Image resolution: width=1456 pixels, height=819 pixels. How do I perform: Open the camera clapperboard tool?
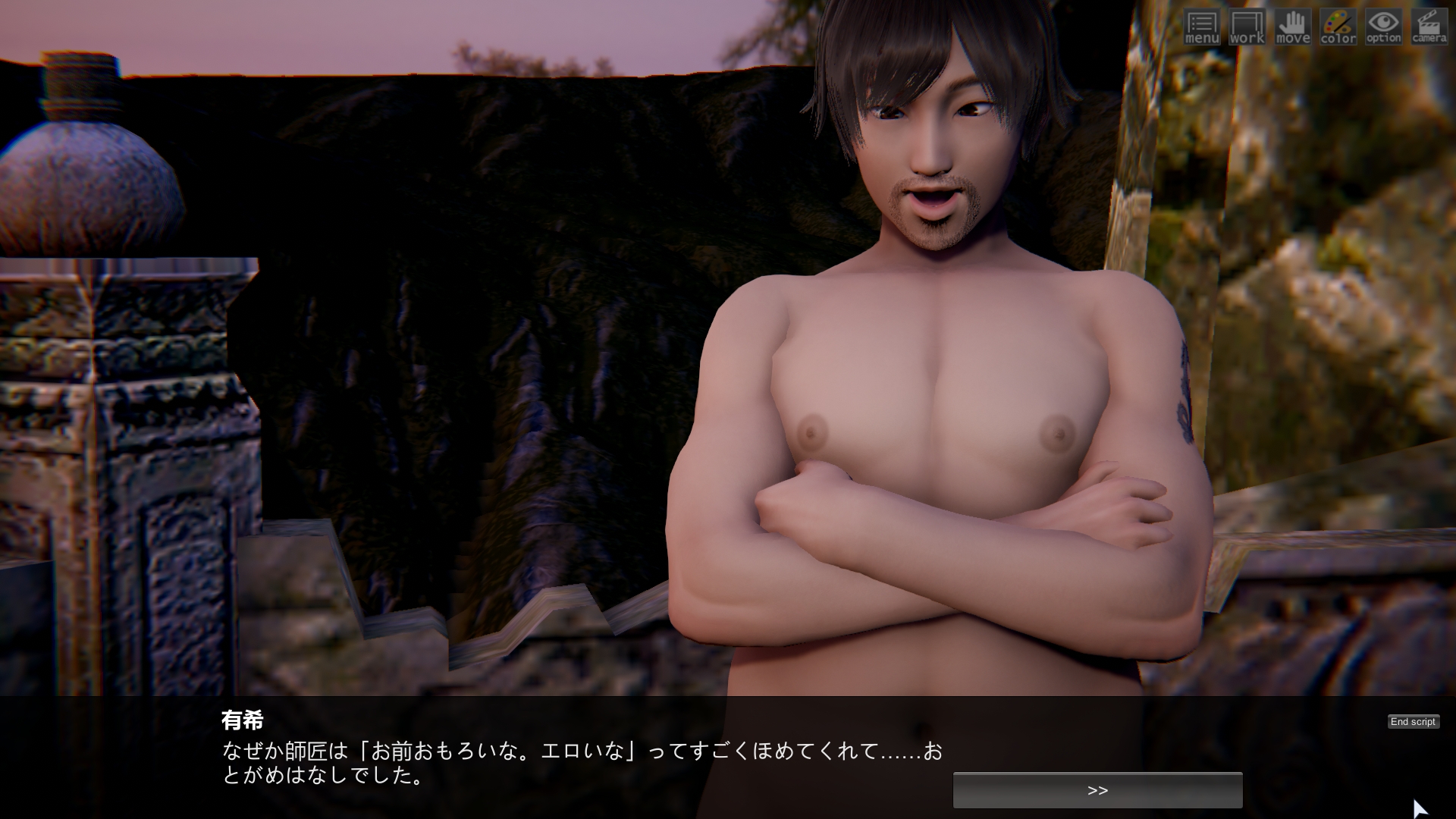coord(1429,27)
